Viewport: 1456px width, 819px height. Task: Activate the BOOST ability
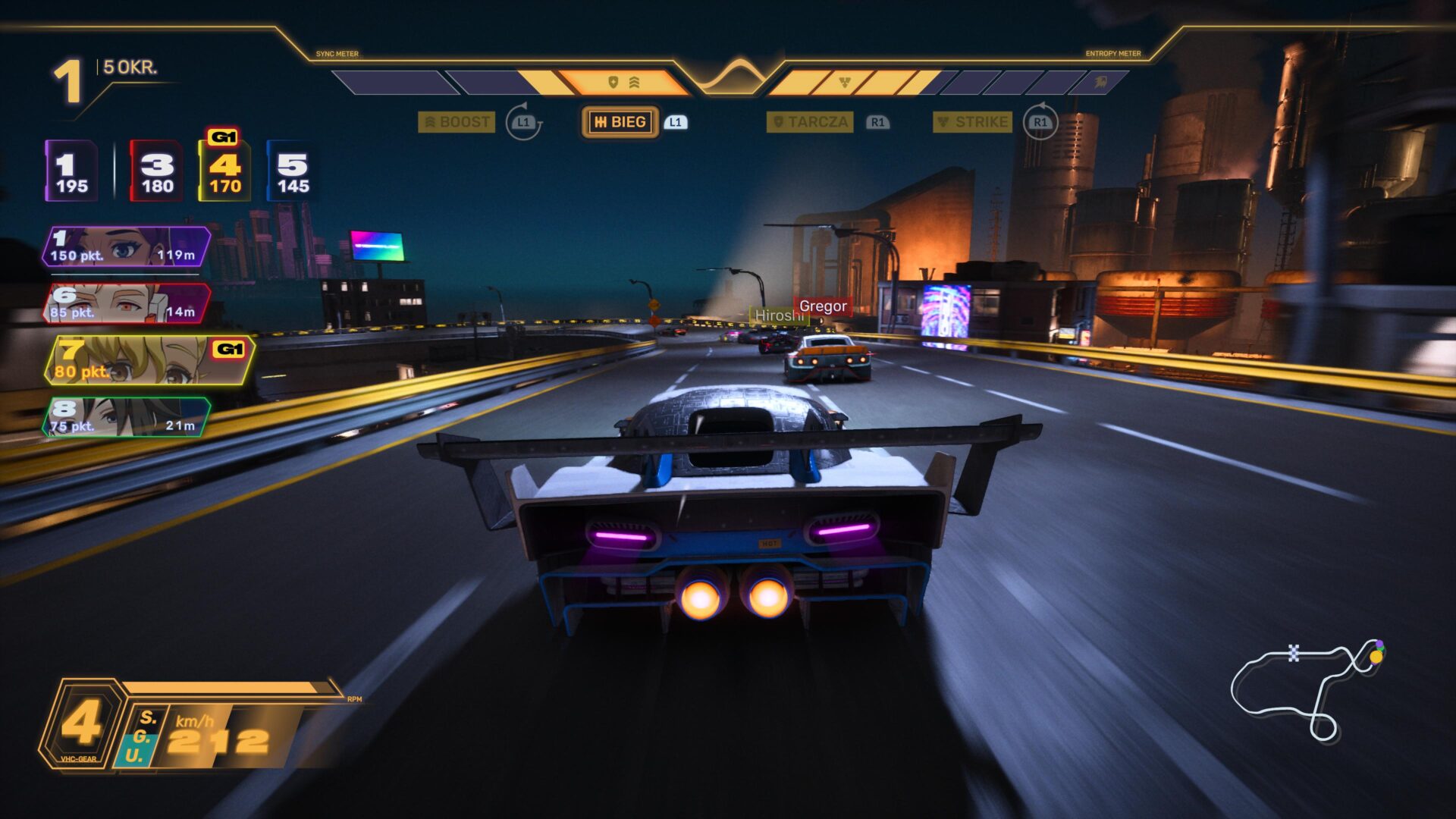point(457,122)
